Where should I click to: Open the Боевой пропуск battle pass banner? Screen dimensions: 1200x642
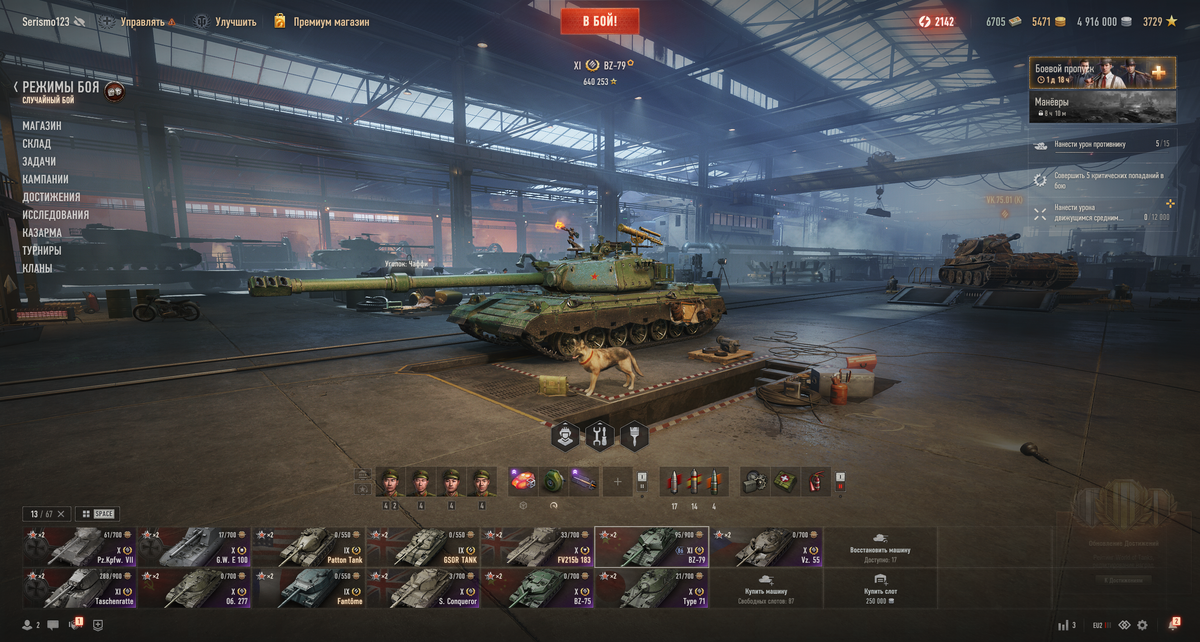(x=1102, y=73)
